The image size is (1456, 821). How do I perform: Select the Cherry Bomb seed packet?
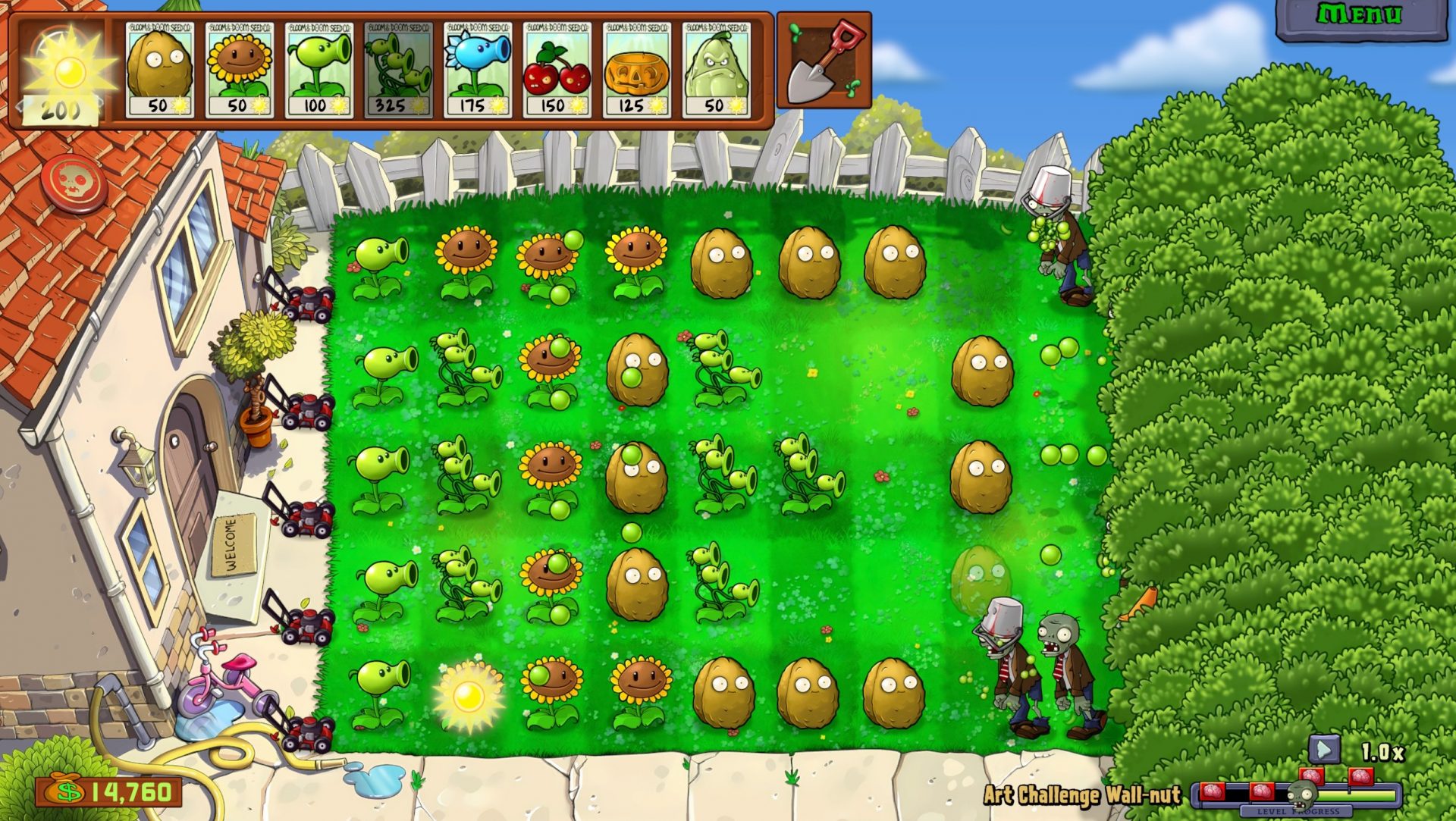click(x=557, y=68)
